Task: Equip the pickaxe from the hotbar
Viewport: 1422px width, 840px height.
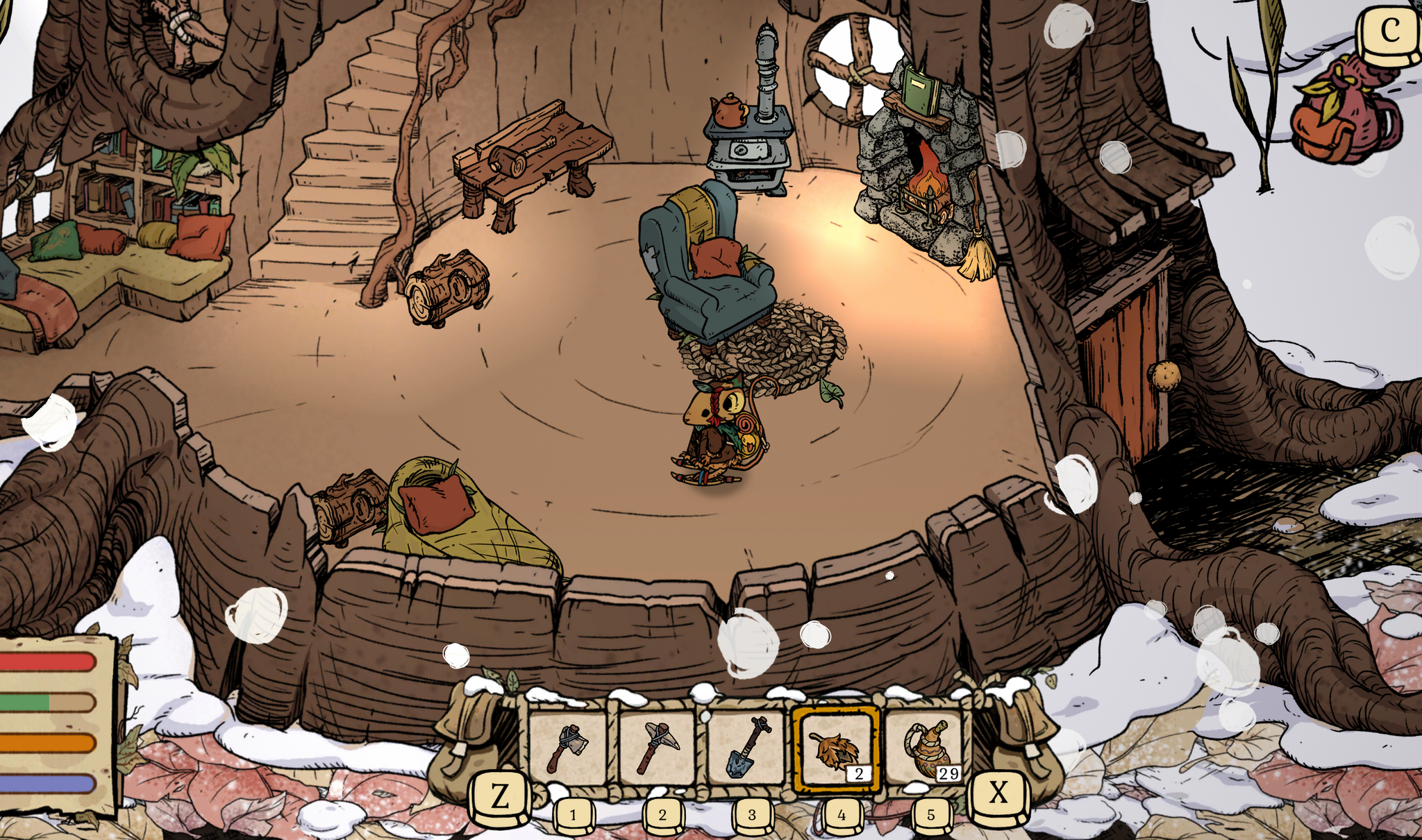Action: pos(657,749)
